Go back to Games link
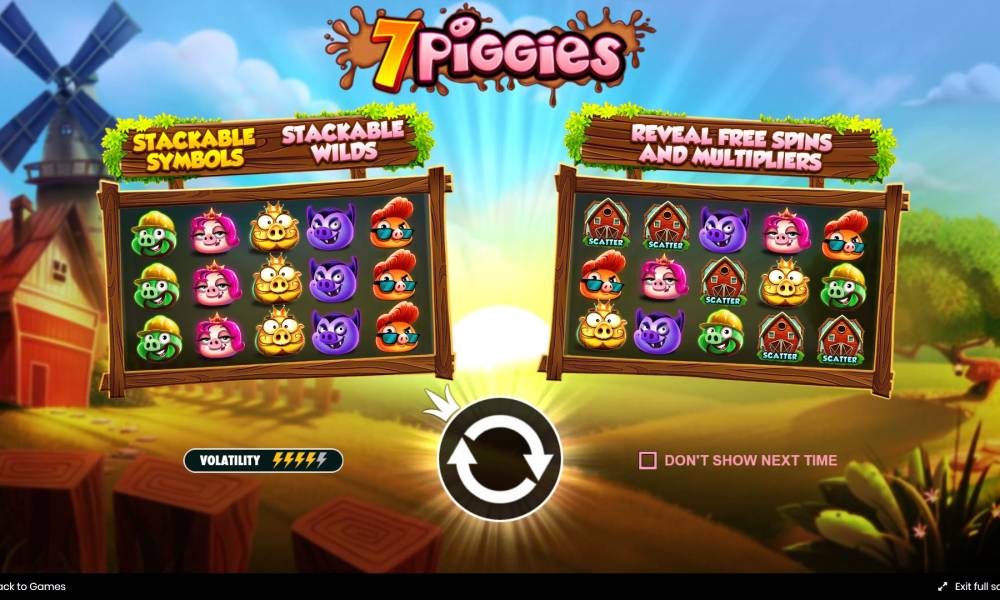This screenshot has height=600, width=1000. click(x=32, y=587)
